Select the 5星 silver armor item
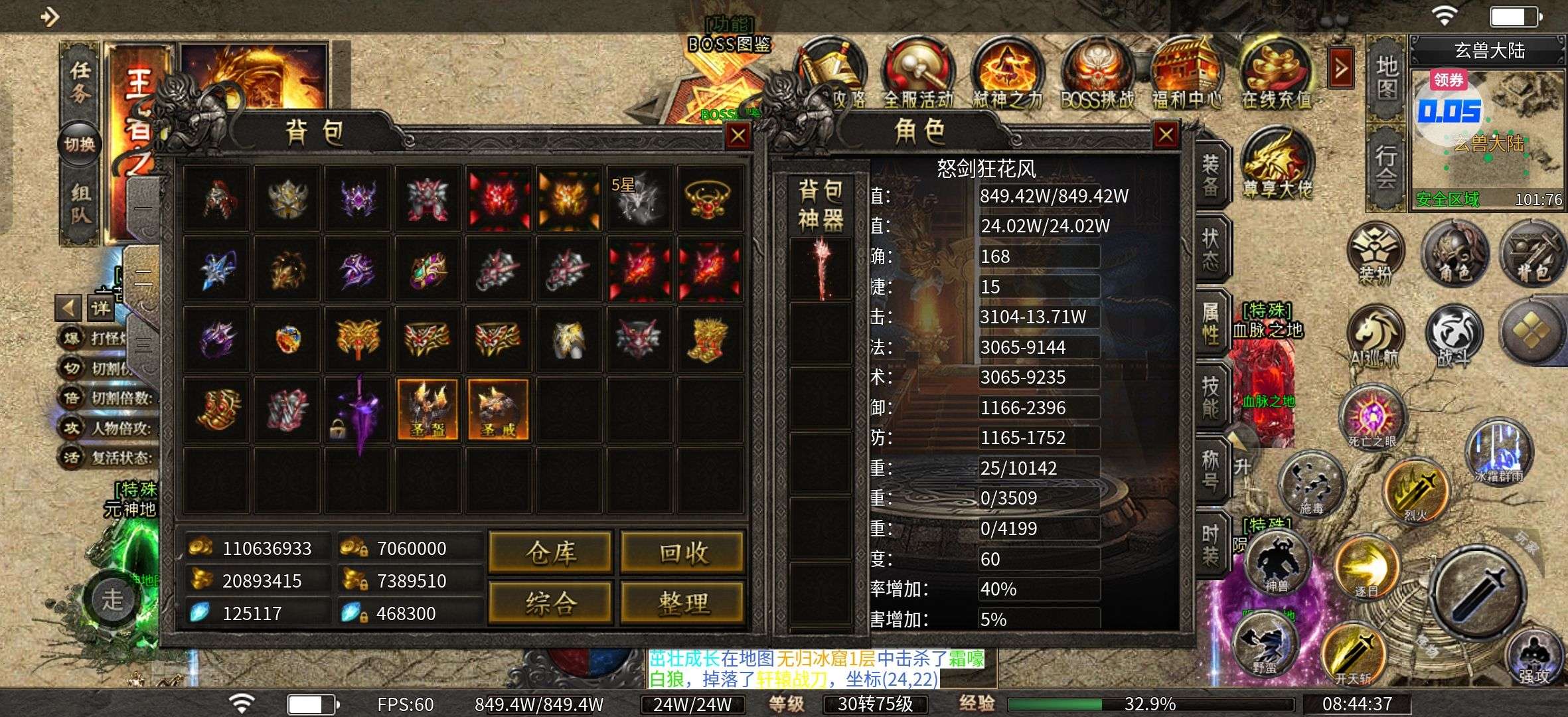1568x717 pixels. click(639, 198)
